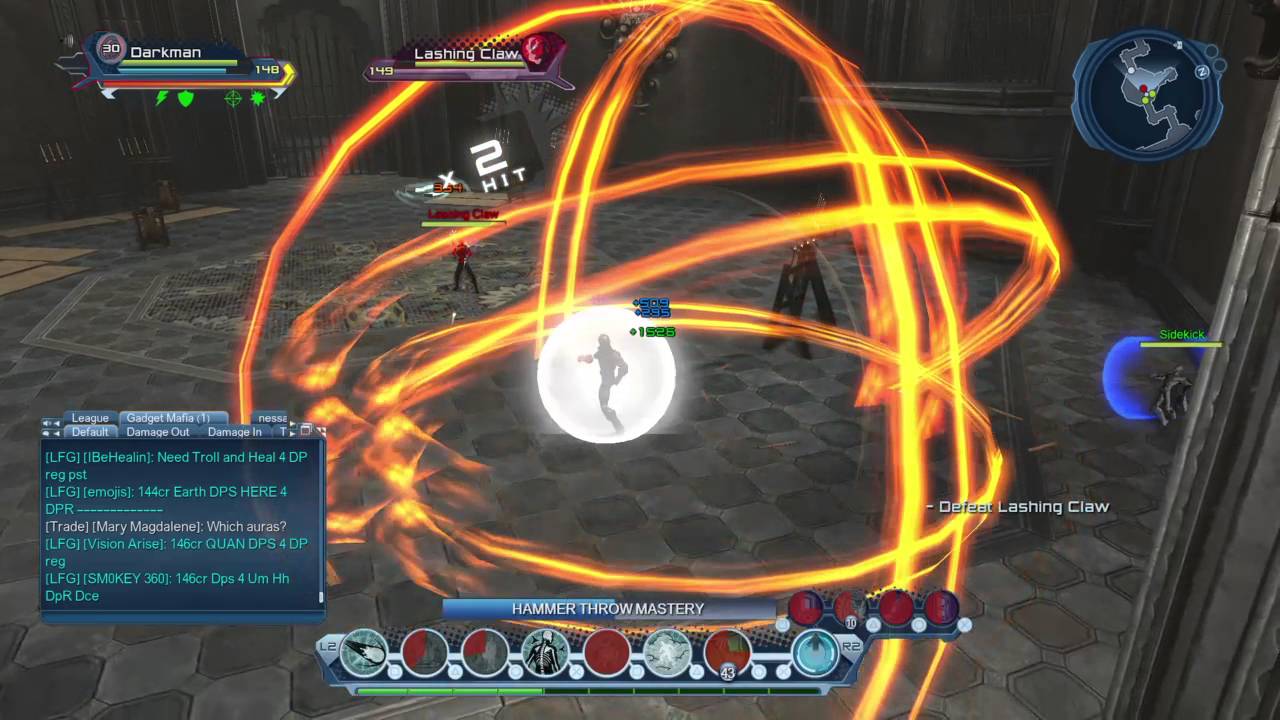
Task: Switch to the Damage In tab
Action: 235,432
